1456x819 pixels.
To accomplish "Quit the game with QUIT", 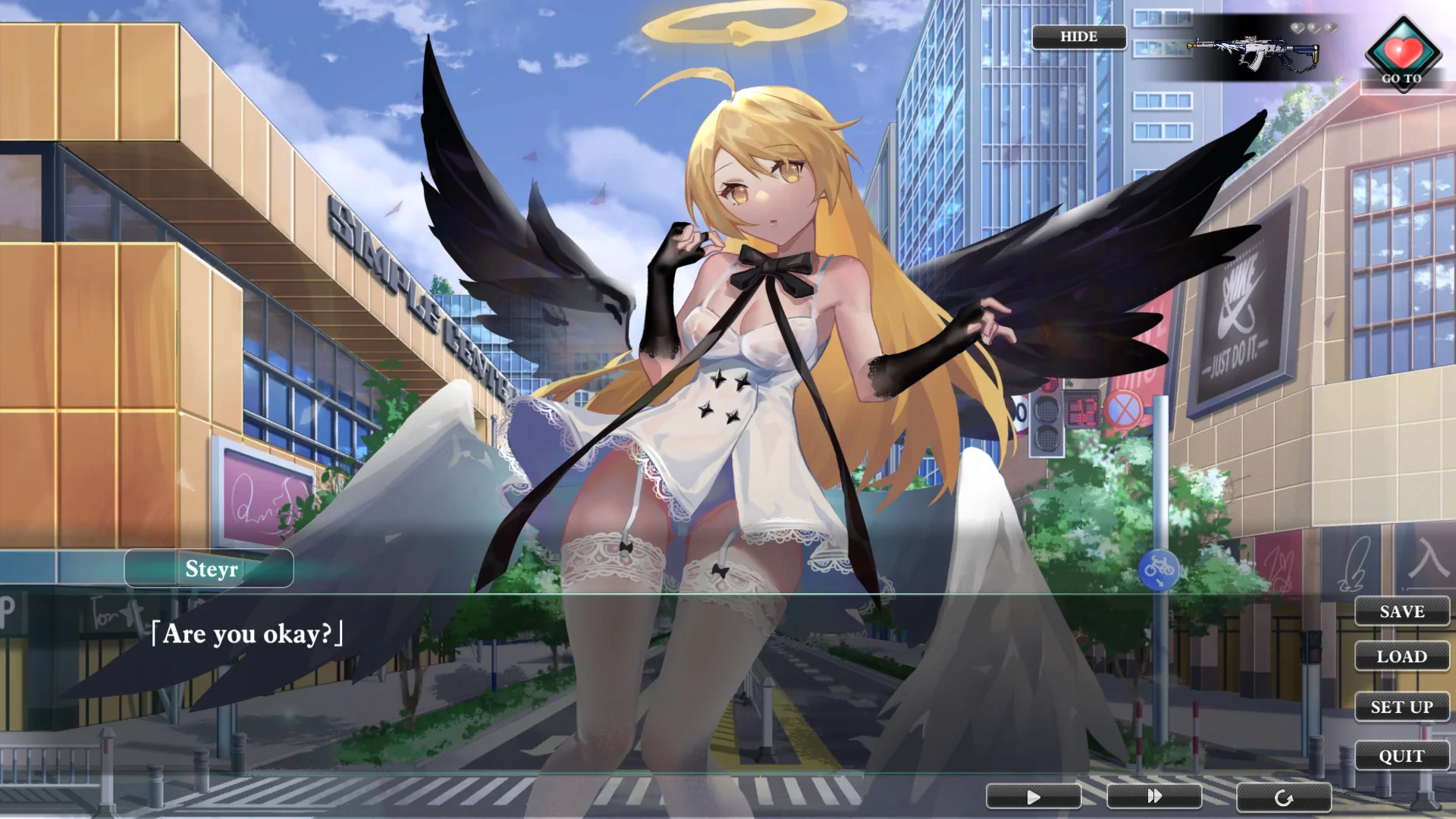I will tap(1401, 756).
